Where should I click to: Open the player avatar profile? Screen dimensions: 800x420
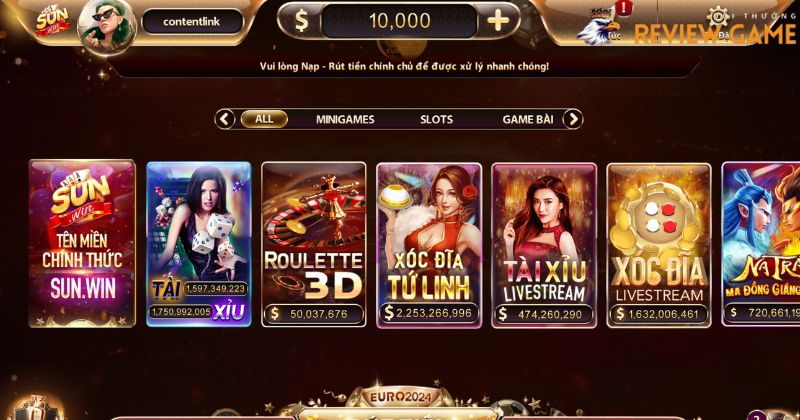click(x=107, y=22)
